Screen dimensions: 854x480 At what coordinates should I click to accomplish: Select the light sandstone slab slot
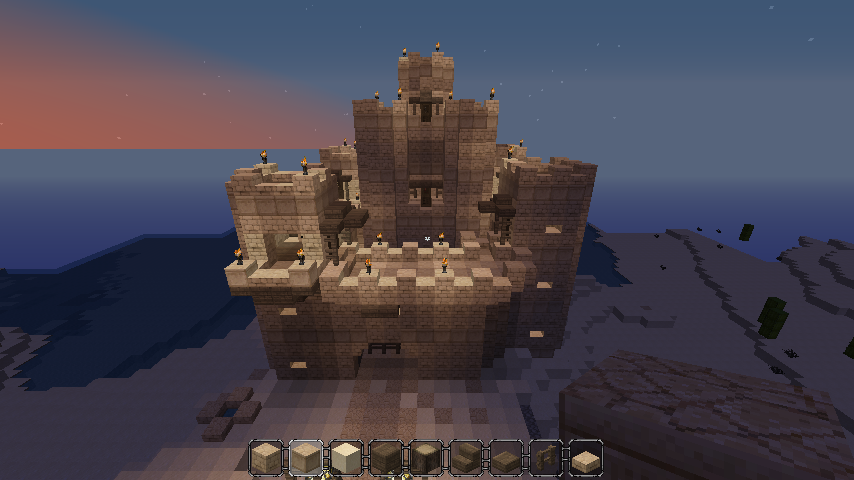point(586,457)
